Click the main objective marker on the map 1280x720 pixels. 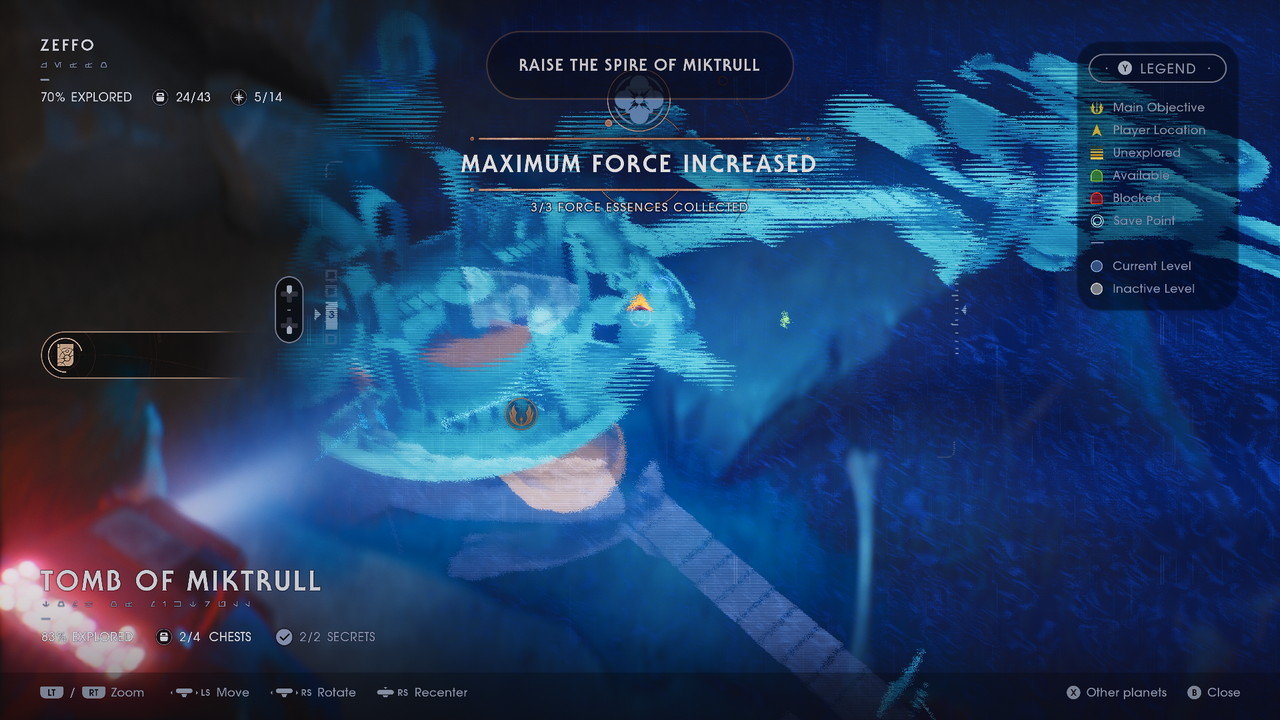[520, 412]
